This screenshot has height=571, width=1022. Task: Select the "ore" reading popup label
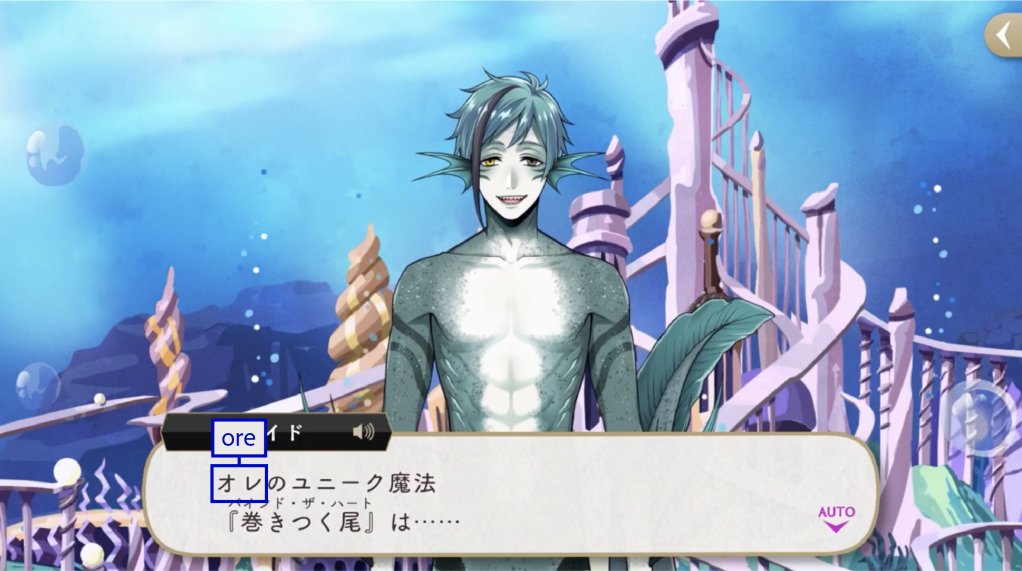coord(239,438)
